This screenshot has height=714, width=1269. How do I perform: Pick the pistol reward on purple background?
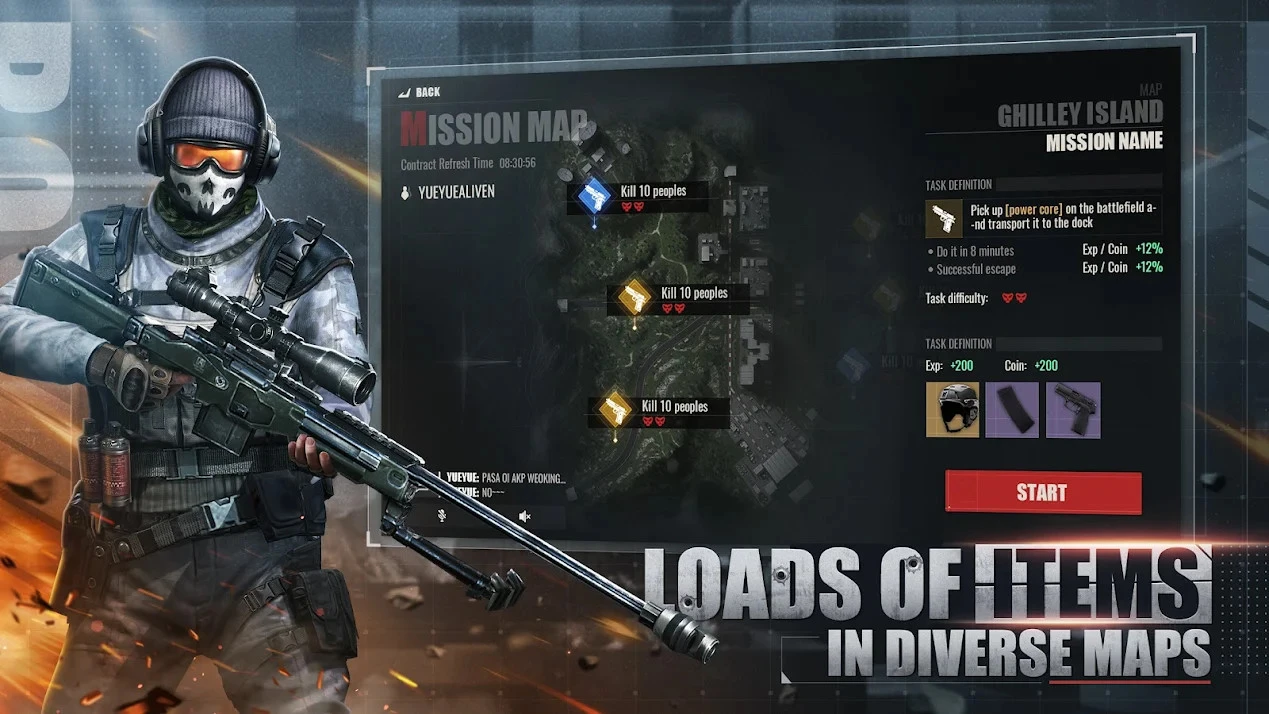[1072, 409]
